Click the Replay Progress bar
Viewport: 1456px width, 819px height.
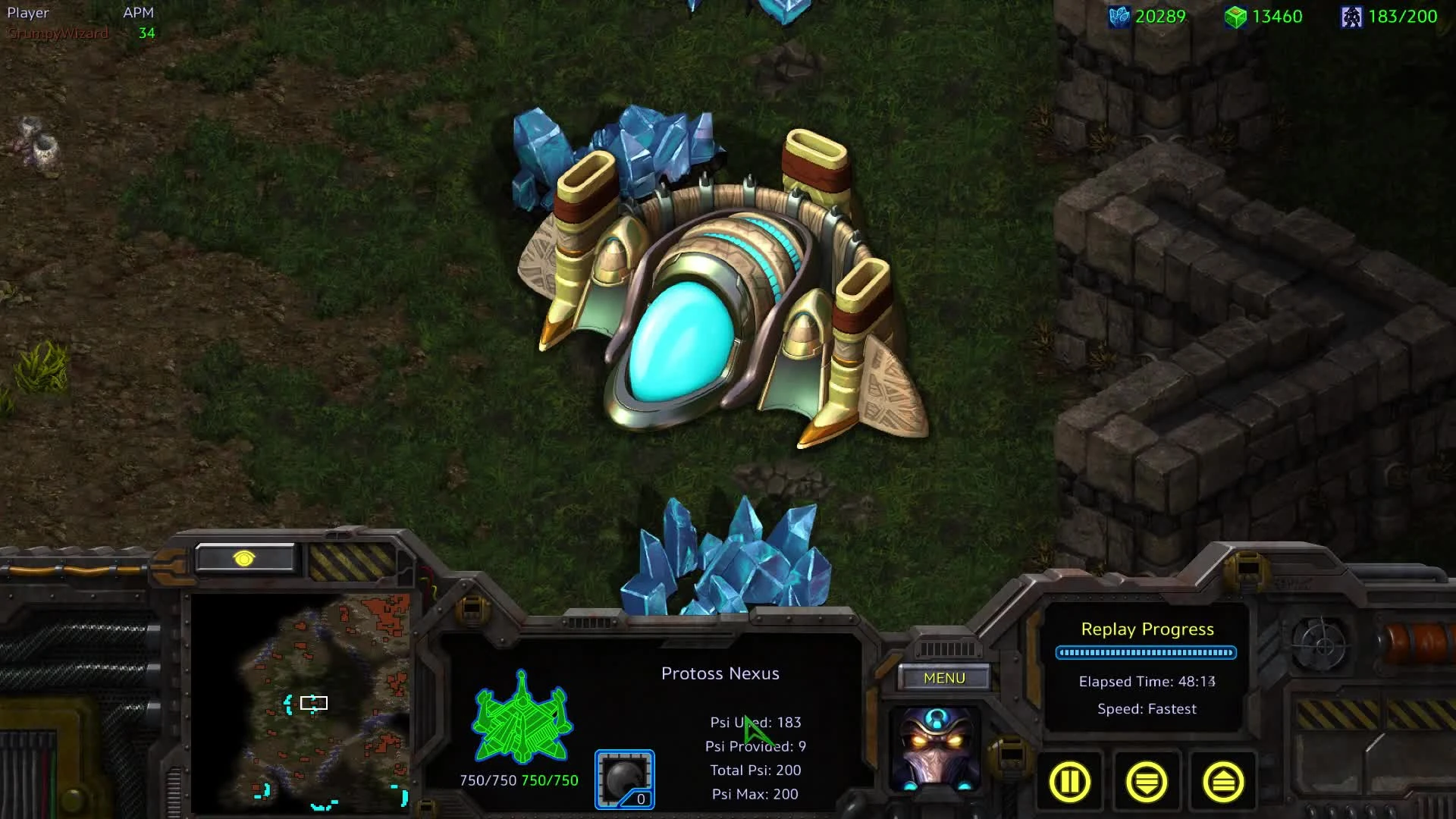(x=1146, y=651)
